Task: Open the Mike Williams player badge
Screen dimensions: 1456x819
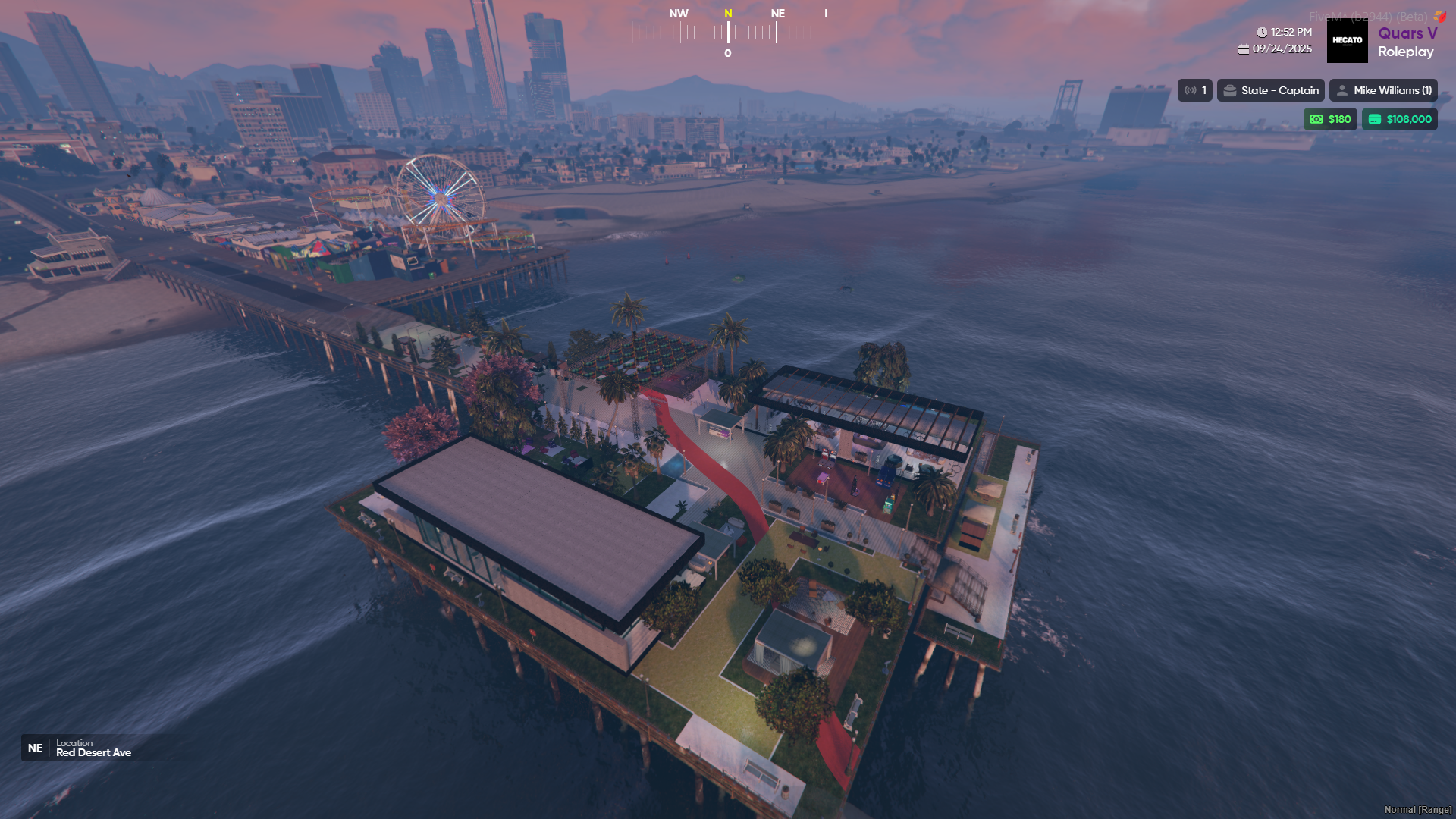Action: point(1383,90)
